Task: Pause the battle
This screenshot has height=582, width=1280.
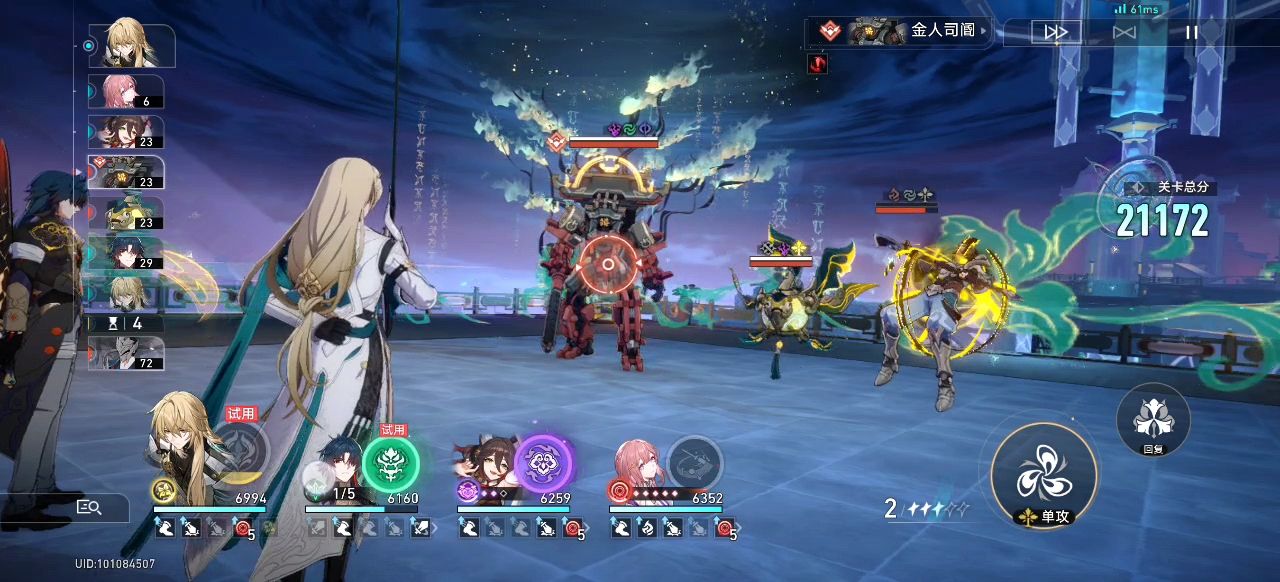Action: tap(1191, 32)
